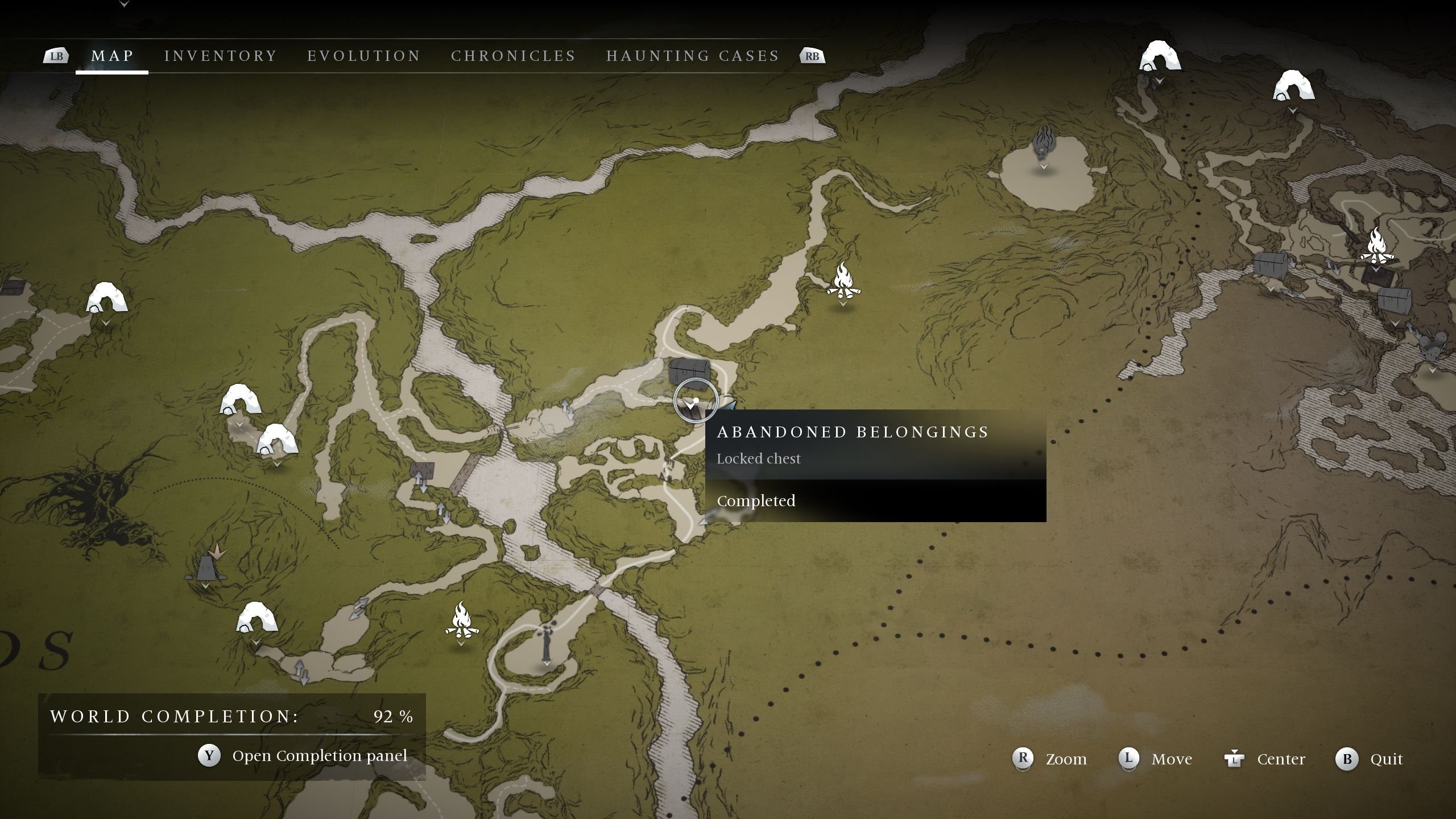Switch to the Inventory tab
Screen dimensions: 1456x819
(x=221, y=56)
